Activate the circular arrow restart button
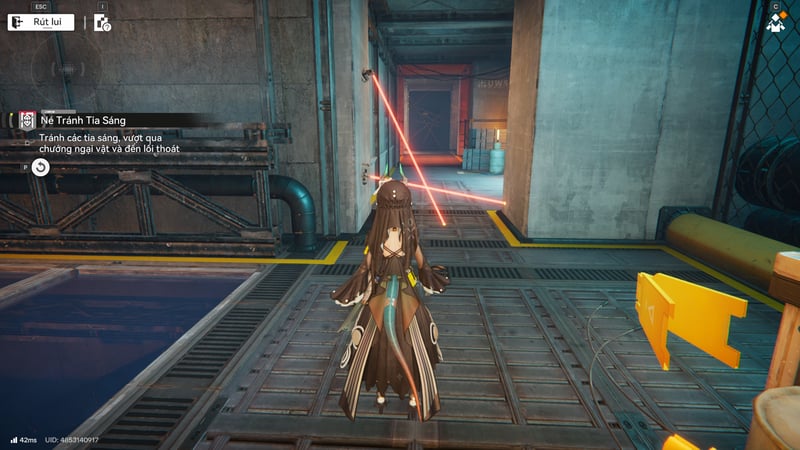Viewport: 800px width, 450px height. [x=41, y=167]
